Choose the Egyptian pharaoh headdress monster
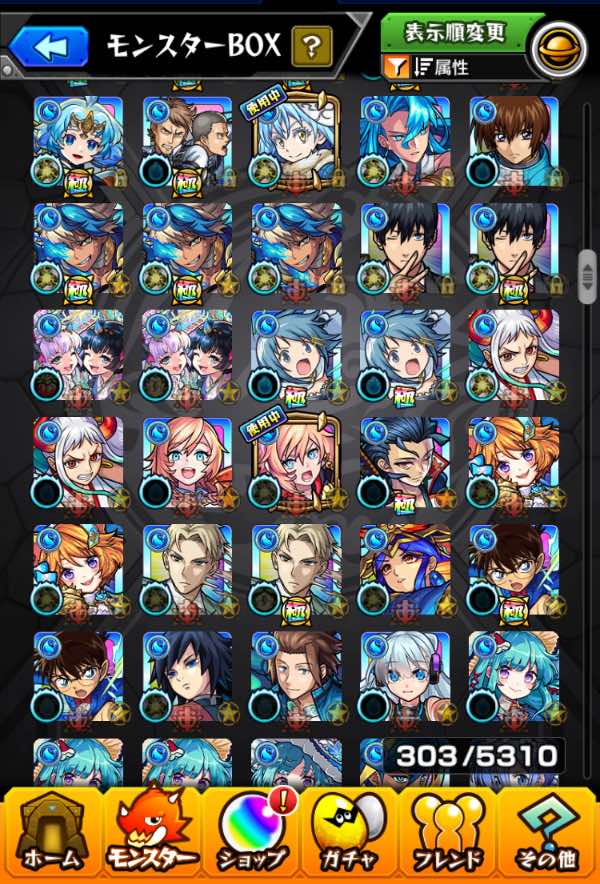 point(404,570)
